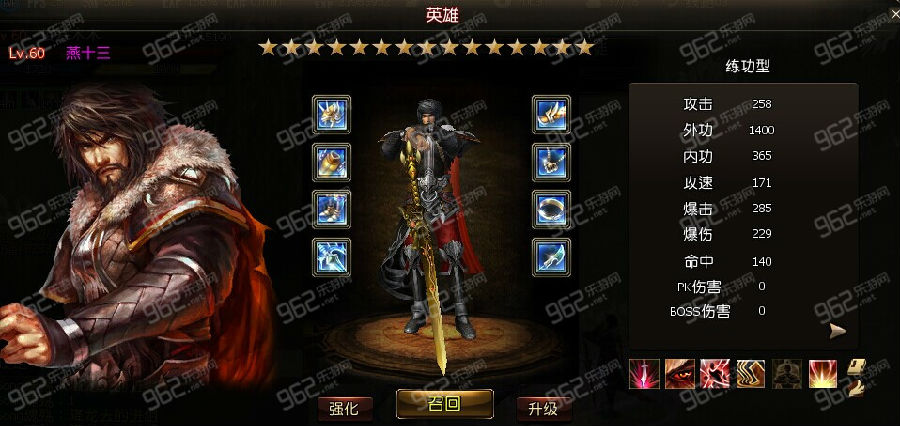Choose the red lightning skill icon
Screen dimensions: 900x426
point(715,374)
